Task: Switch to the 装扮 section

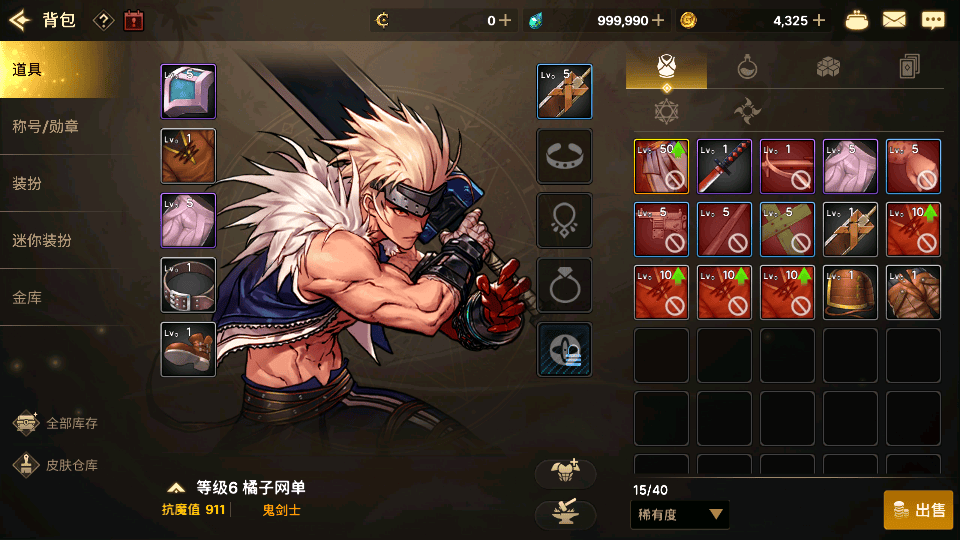Action: (x=56, y=184)
